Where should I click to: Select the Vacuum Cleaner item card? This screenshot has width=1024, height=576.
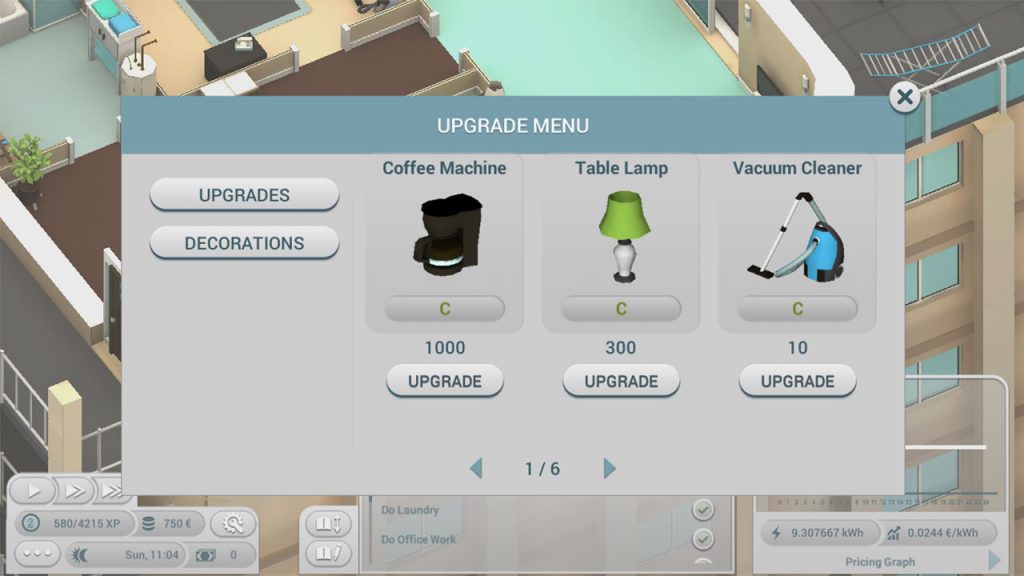click(797, 242)
